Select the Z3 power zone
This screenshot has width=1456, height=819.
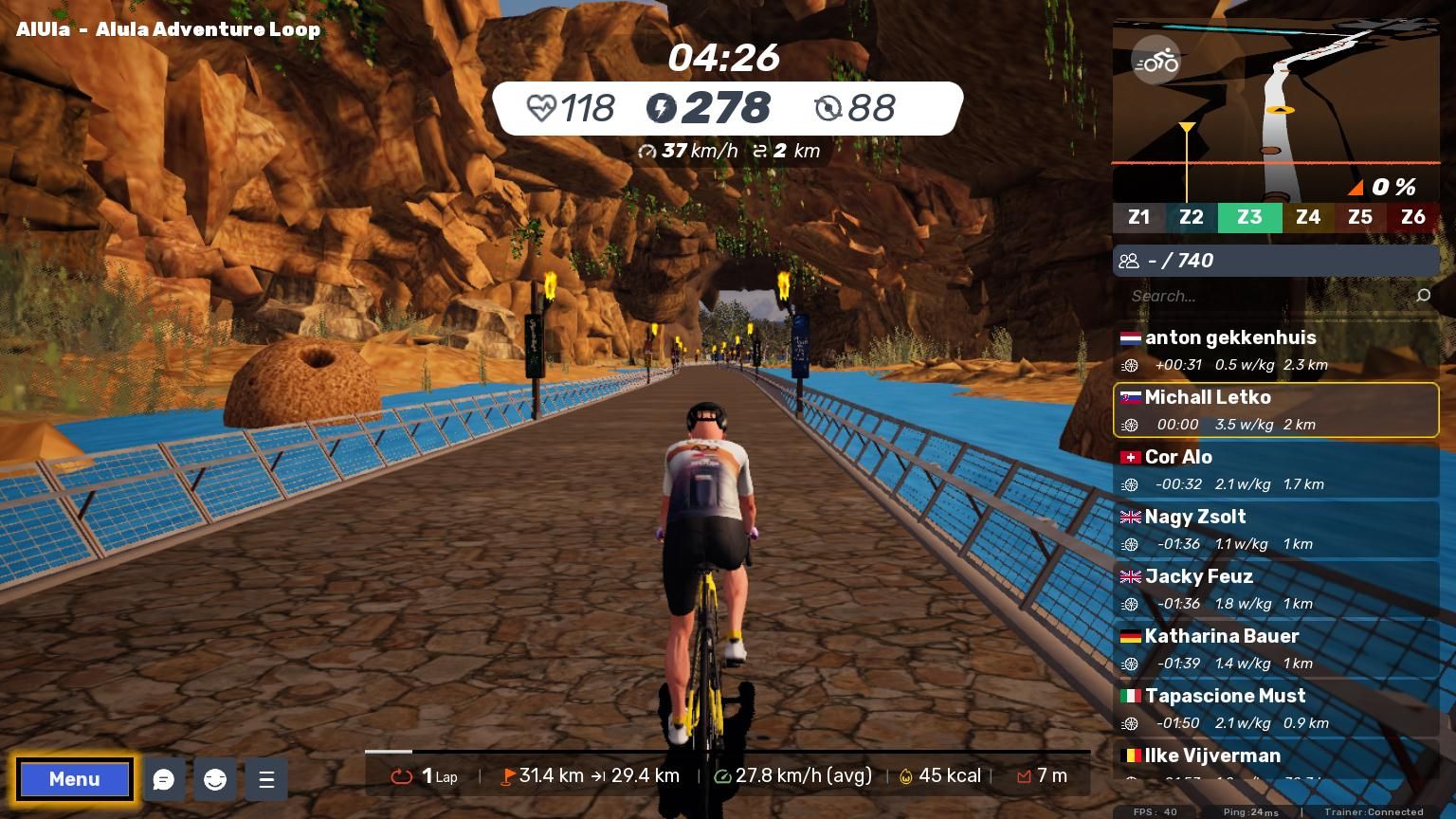(x=1249, y=217)
